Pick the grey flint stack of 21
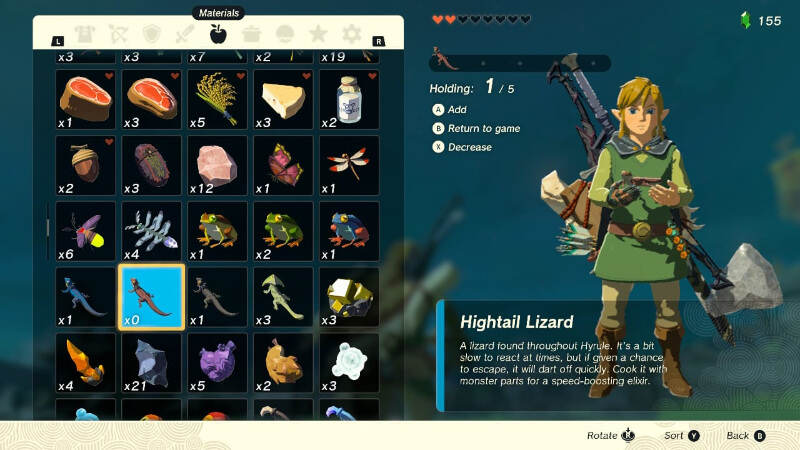The width and height of the screenshot is (800, 450). click(151, 362)
